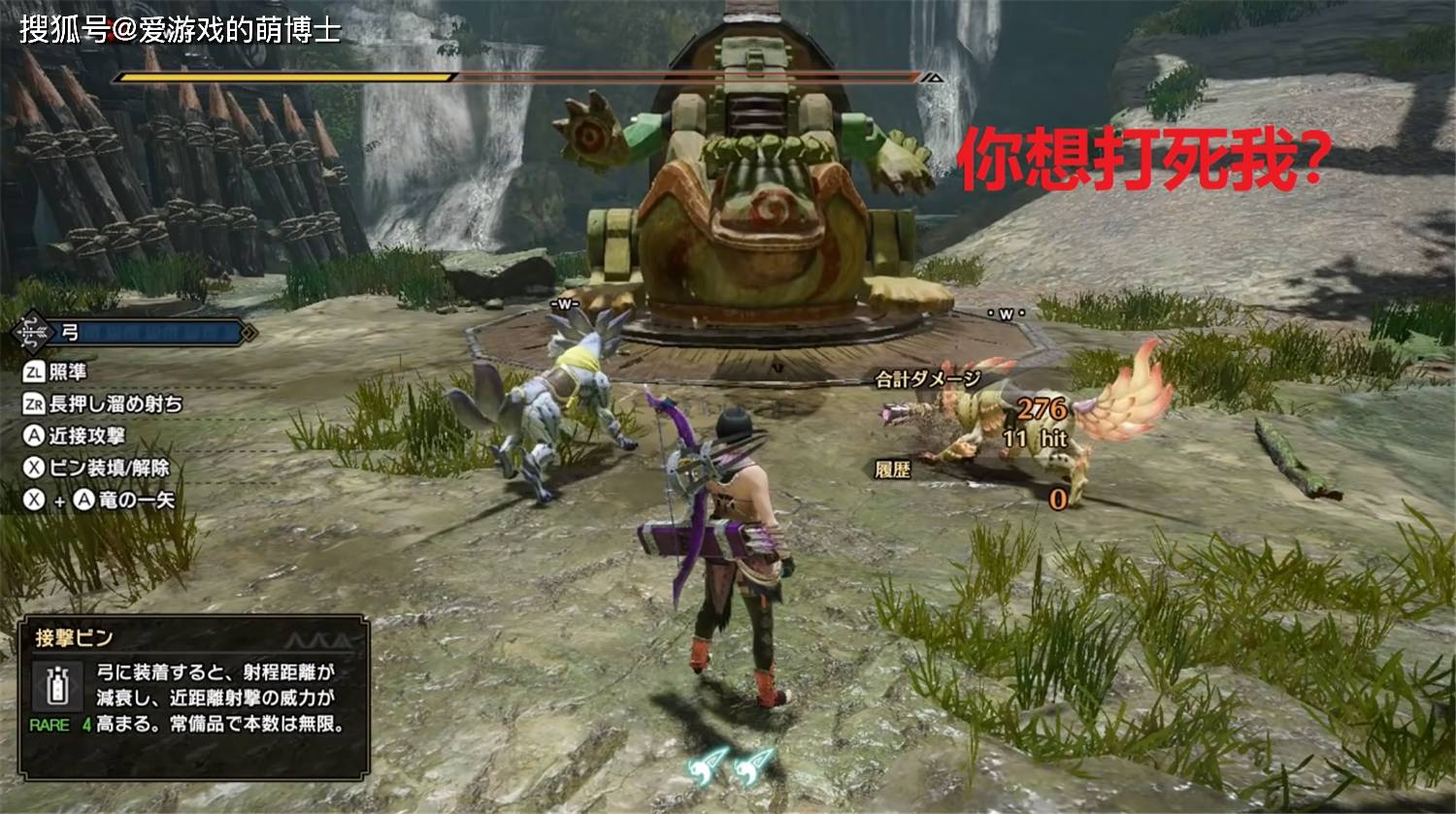Screen dimensions: 1456x814
Task: Select the 履歴 damage history label
Action: (x=892, y=471)
